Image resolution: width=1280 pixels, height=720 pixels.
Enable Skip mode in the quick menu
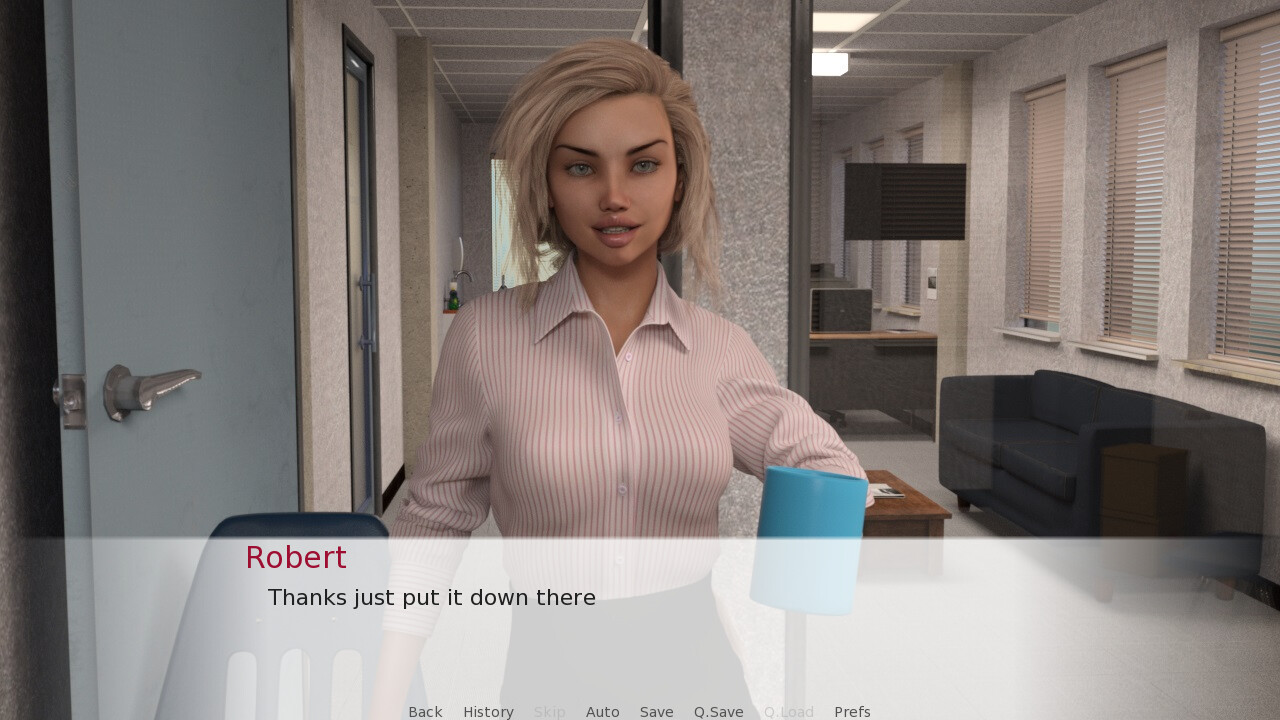[x=549, y=711]
